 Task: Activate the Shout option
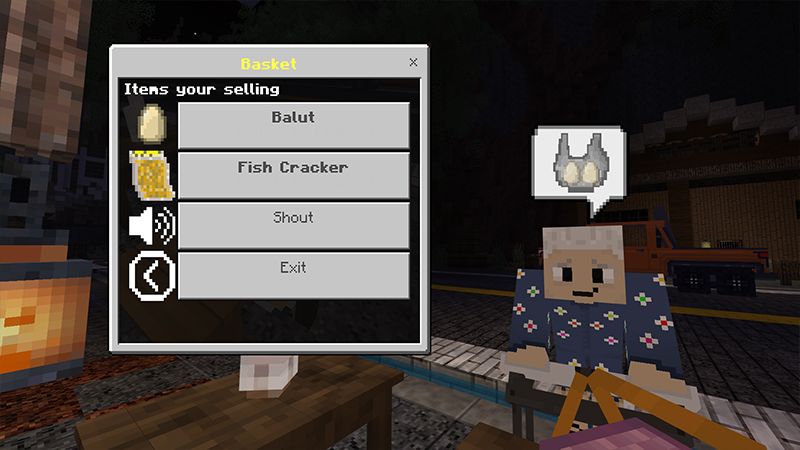[293, 224]
